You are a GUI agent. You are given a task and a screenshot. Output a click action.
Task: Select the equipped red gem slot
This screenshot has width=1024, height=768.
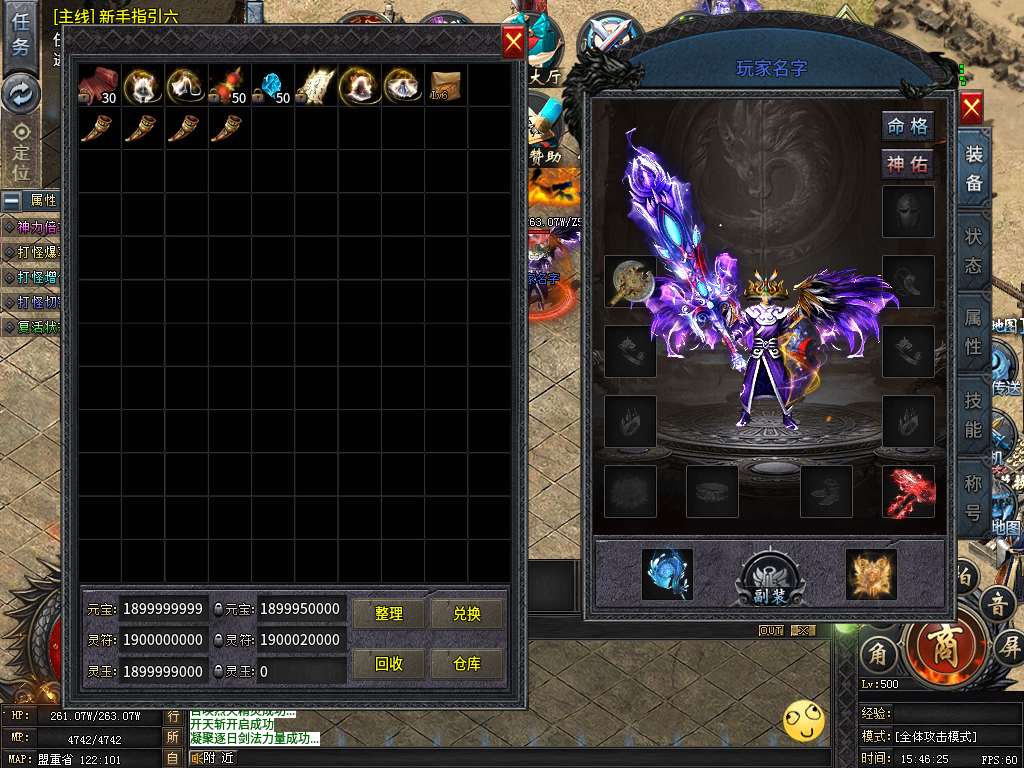908,492
